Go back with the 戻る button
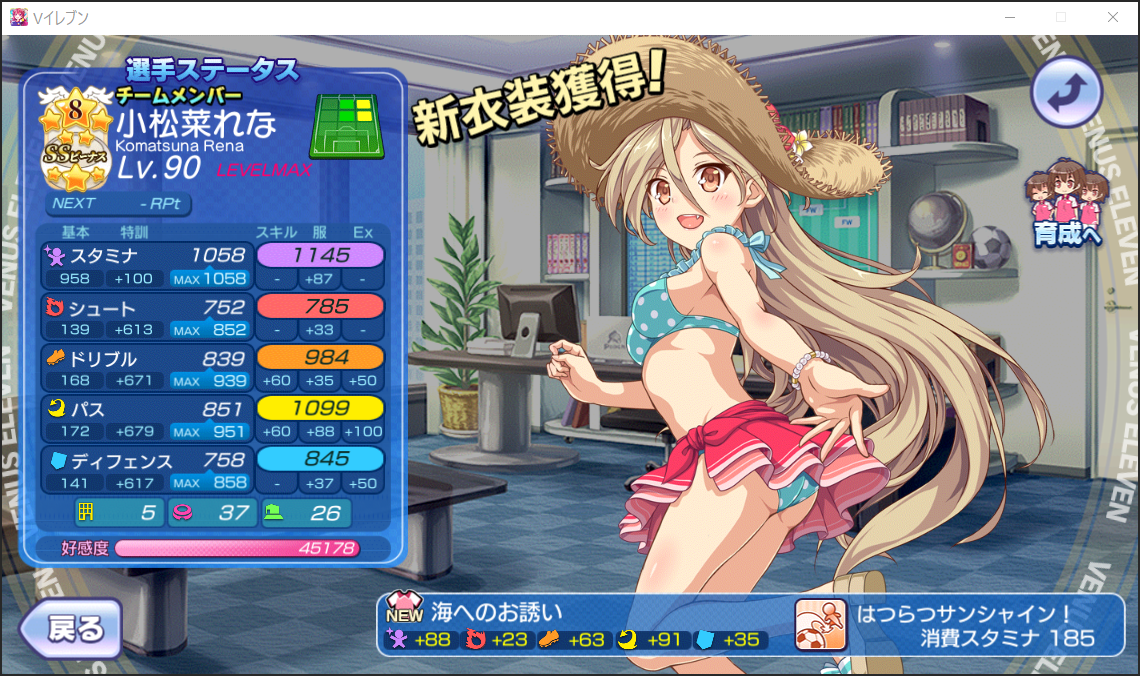The height and width of the screenshot is (676, 1140). 70,630
